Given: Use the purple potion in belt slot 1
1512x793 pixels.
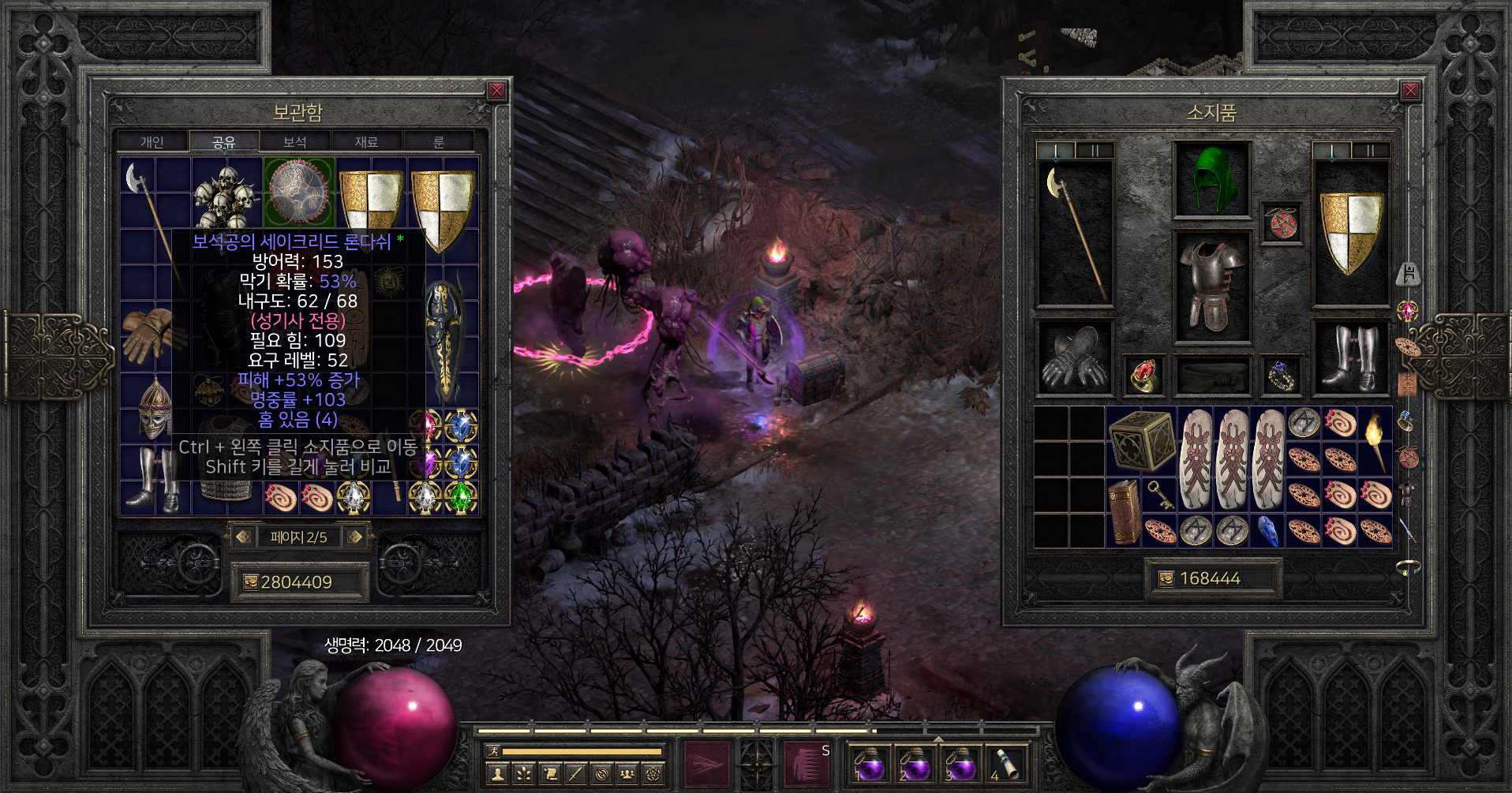Looking at the screenshot, I should pyautogui.click(x=870, y=764).
